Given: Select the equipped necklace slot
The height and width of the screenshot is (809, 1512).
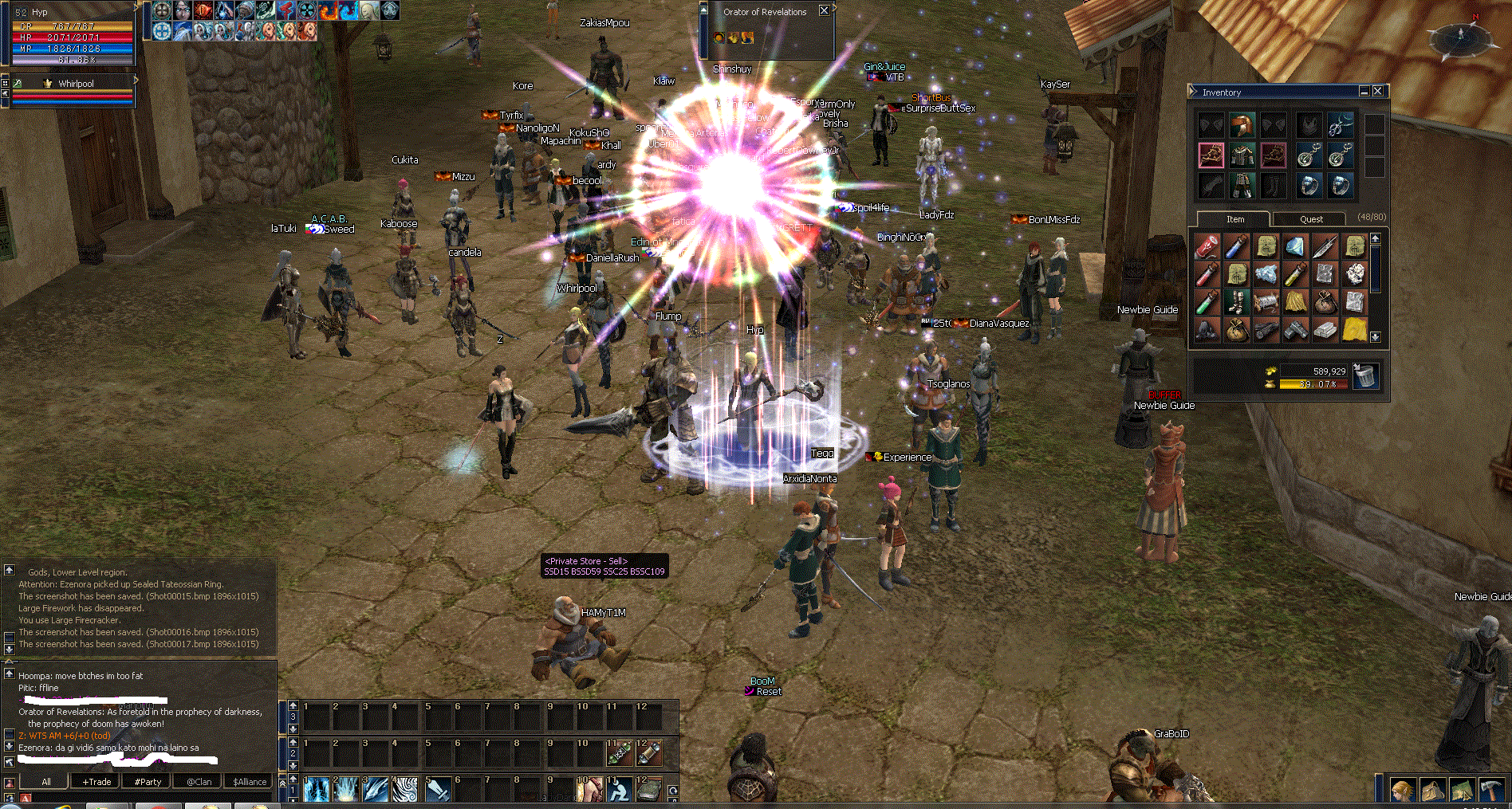Looking at the screenshot, I should click(1340, 125).
